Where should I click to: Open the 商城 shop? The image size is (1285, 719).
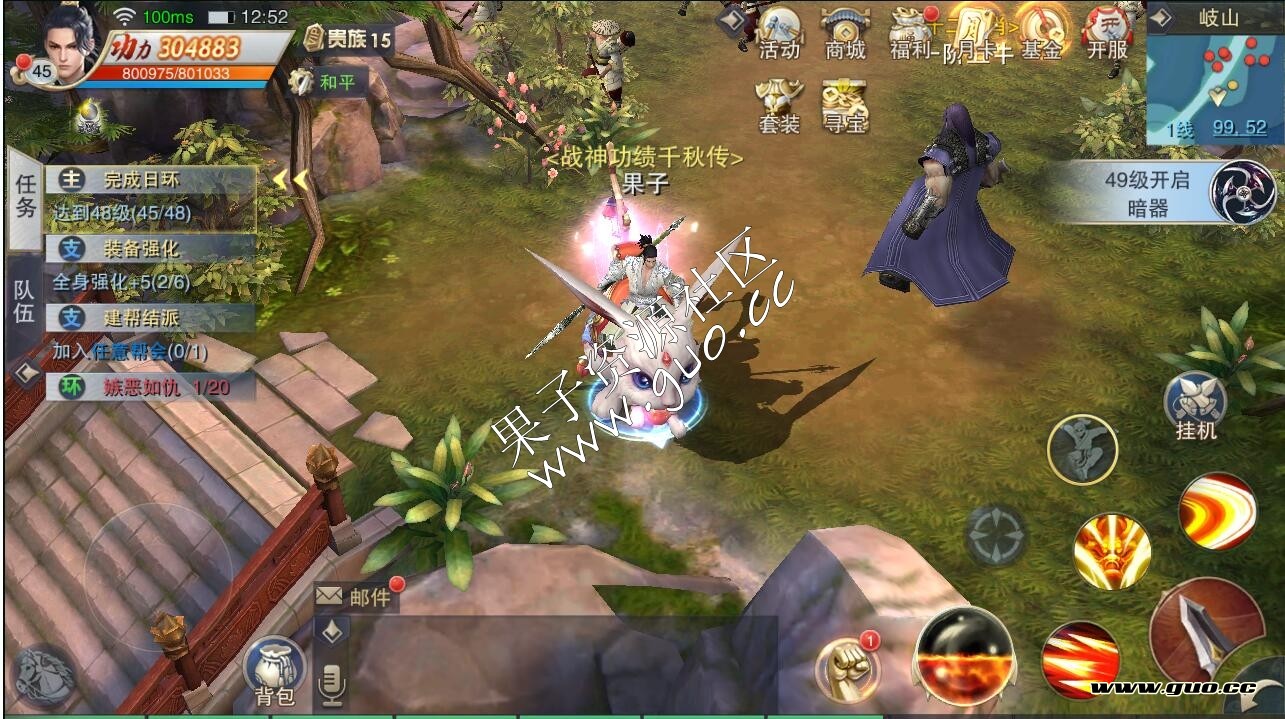click(845, 31)
